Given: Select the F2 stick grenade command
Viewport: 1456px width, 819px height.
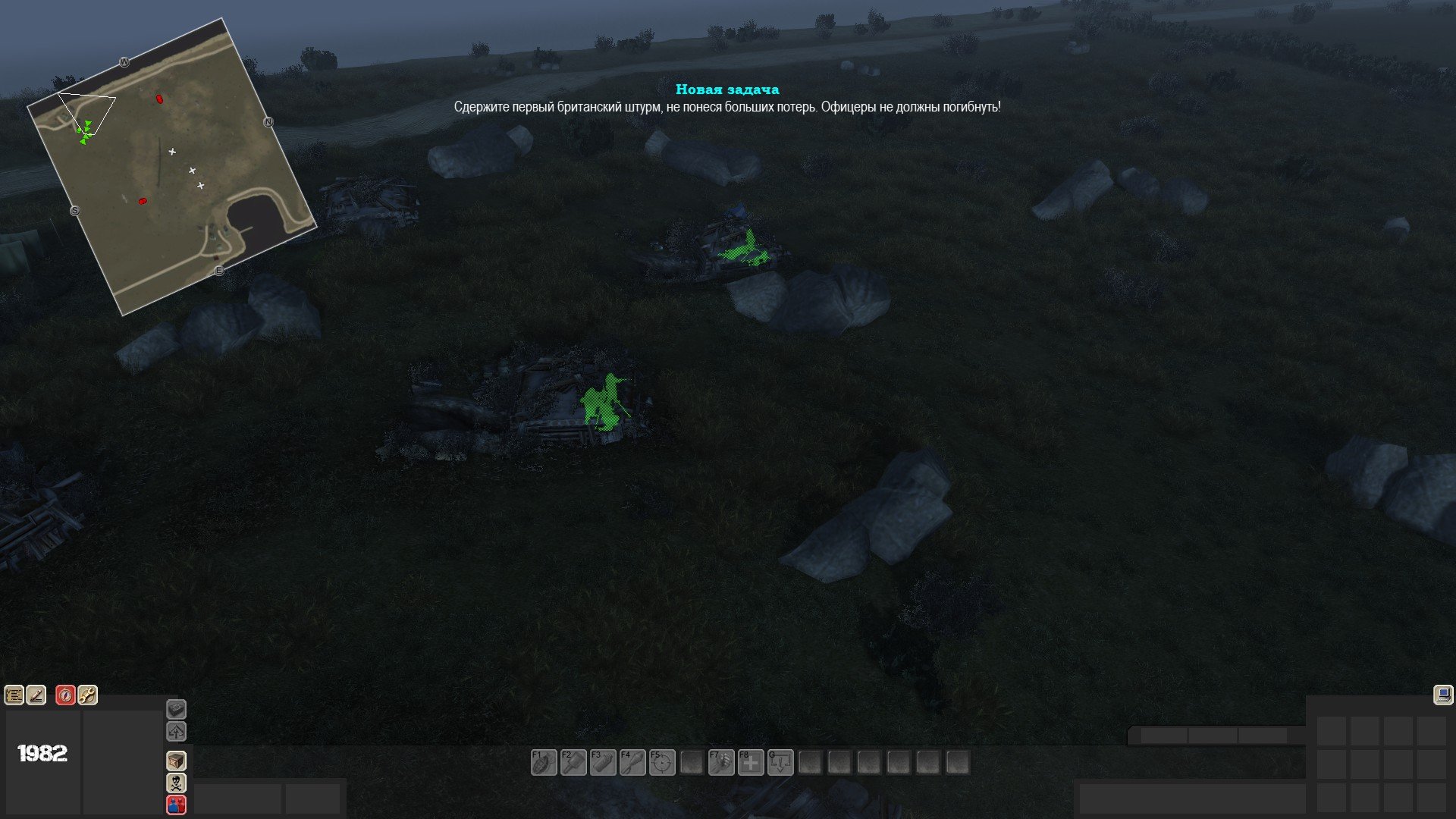Looking at the screenshot, I should point(573,762).
